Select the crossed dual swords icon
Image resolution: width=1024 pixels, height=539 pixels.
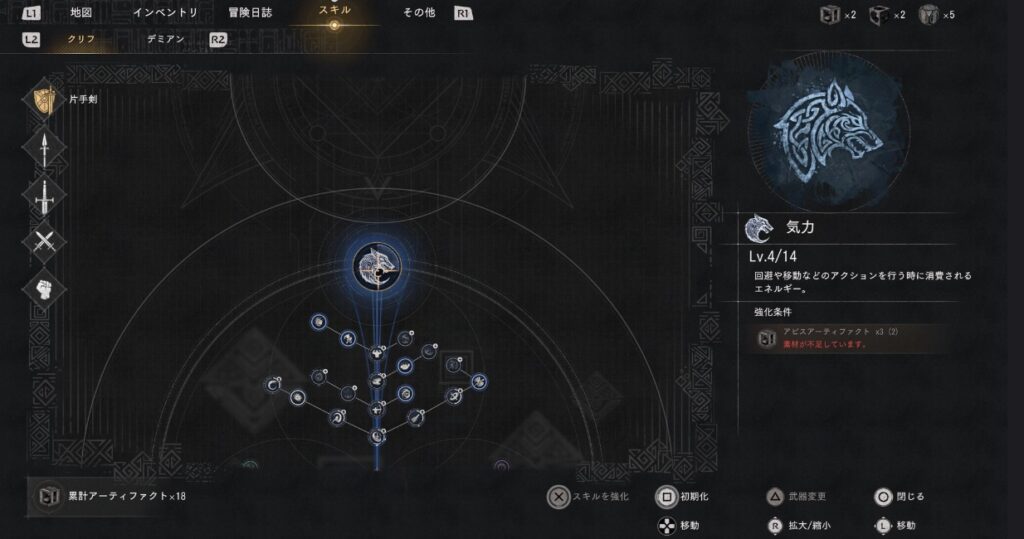(x=45, y=241)
